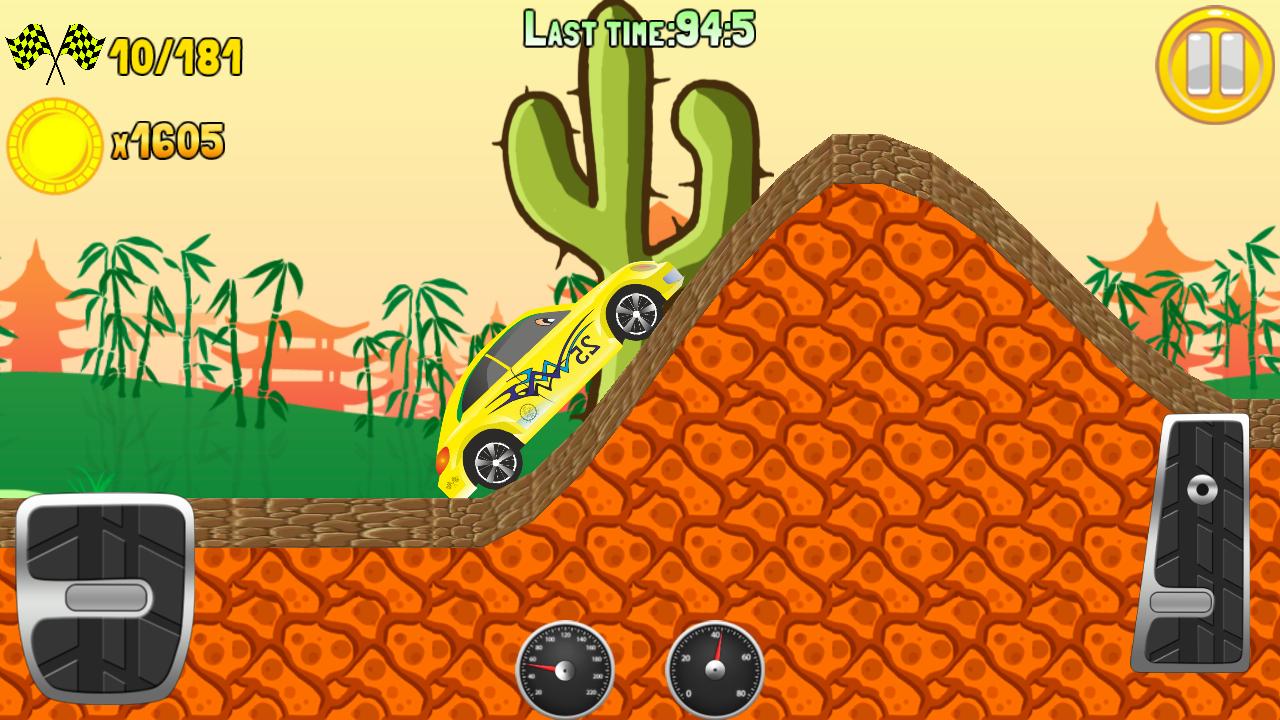The image size is (1280, 720).
Task: Click the Last time:94:5 text
Action: [x=640, y=28]
